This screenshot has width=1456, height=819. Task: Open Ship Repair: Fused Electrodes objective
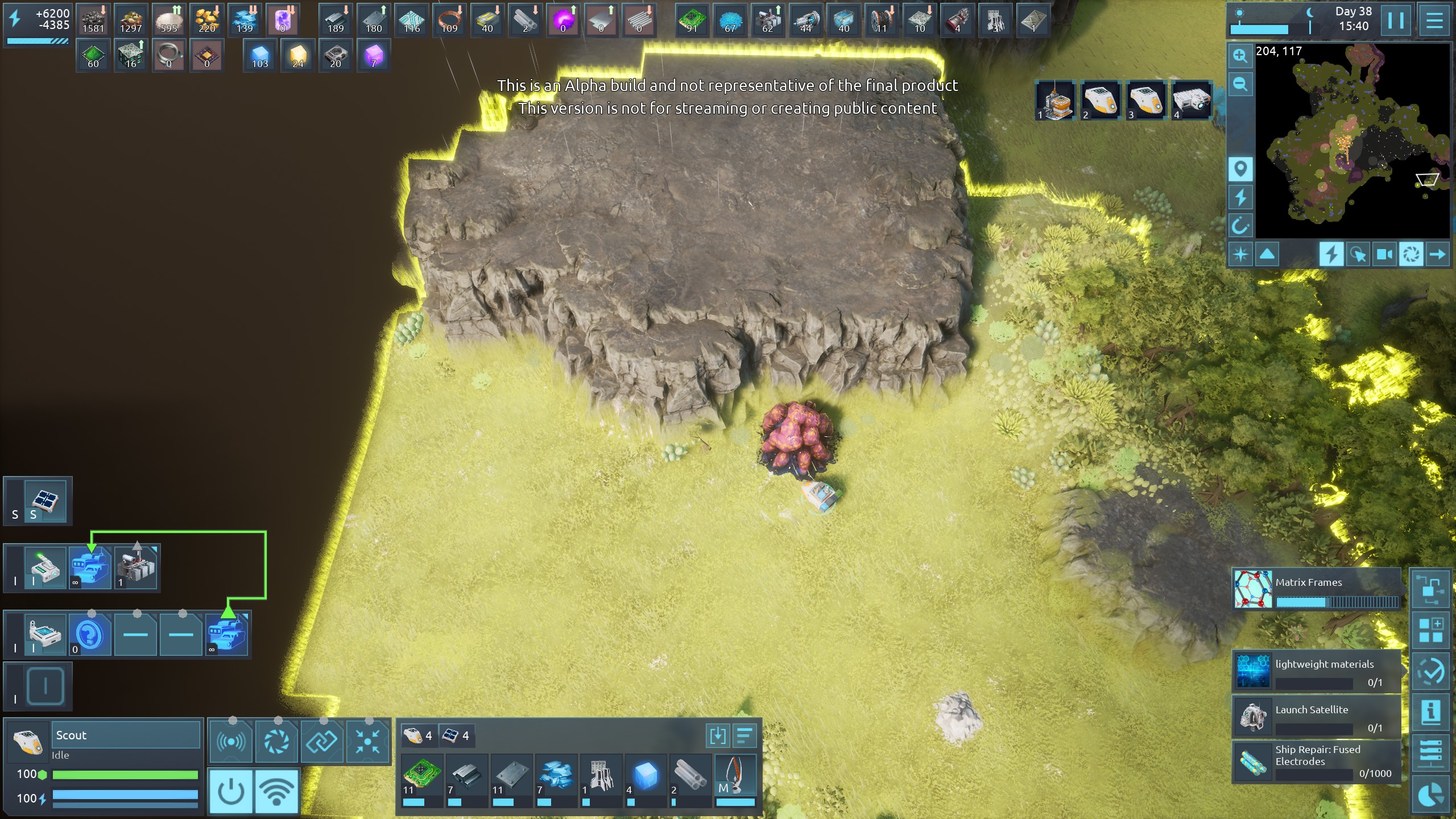click(x=1316, y=761)
